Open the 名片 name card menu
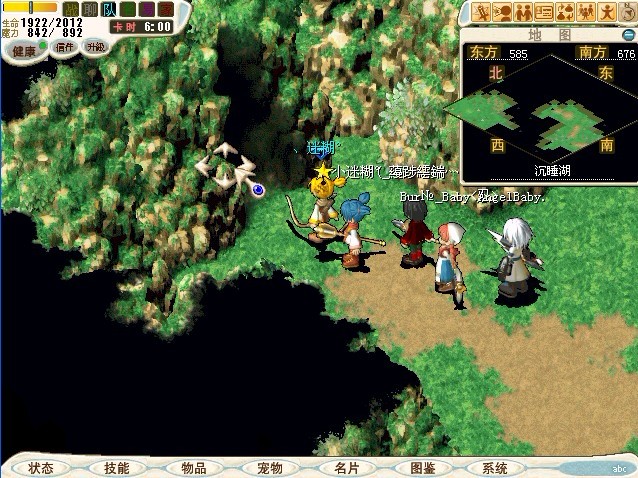The image size is (638, 478). point(345,467)
